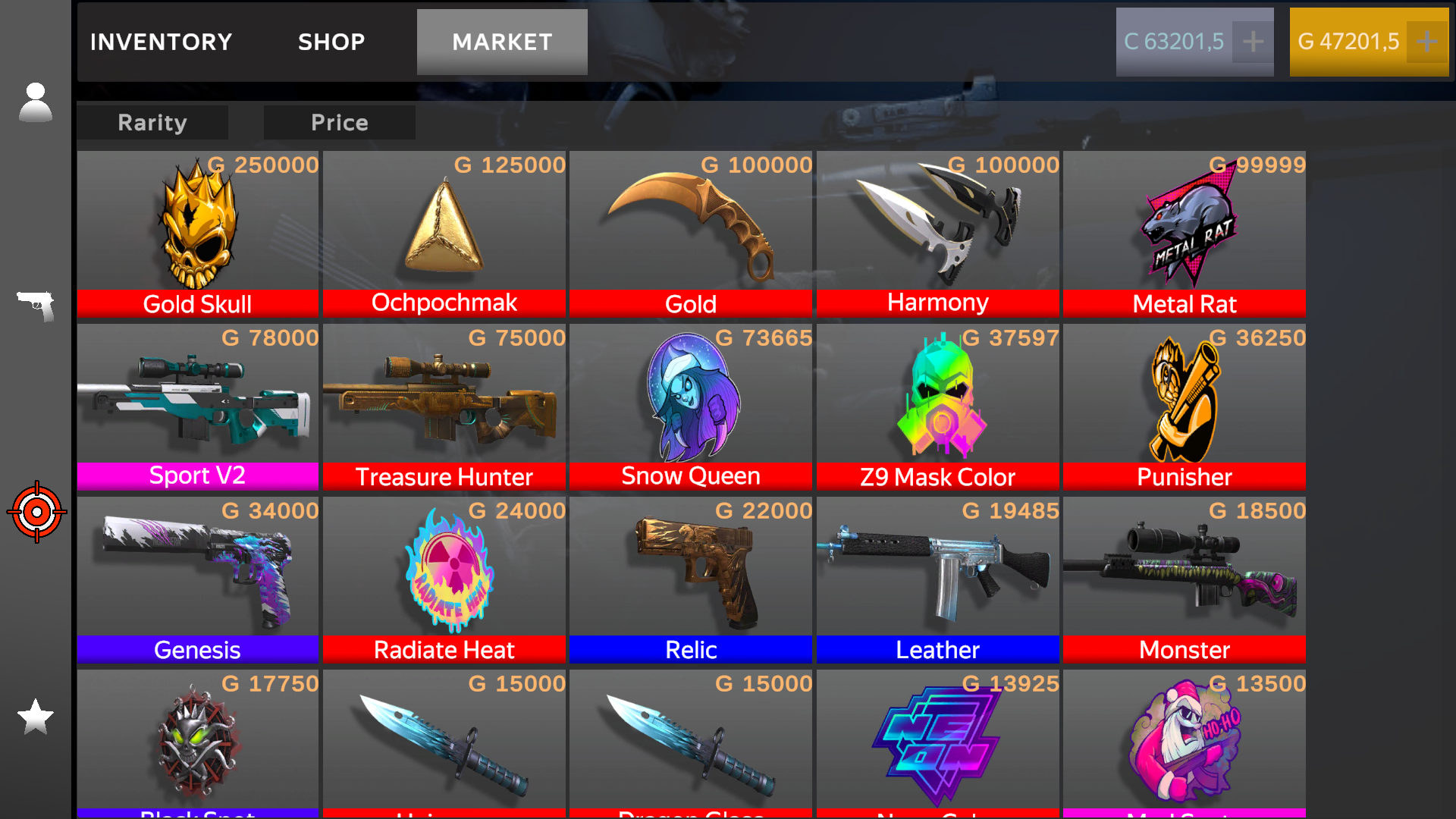Open favorites via the star icon

pyautogui.click(x=35, y=717)
